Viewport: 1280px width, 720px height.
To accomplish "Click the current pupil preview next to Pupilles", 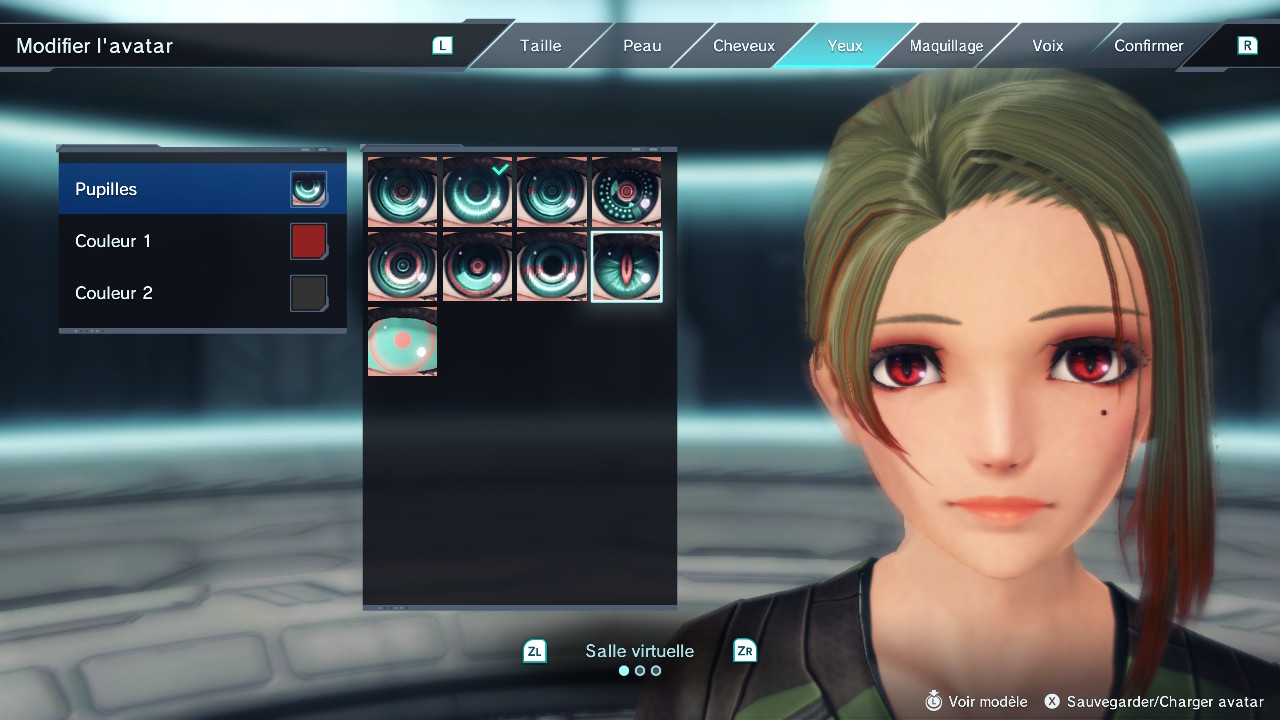I will (308, 188).
